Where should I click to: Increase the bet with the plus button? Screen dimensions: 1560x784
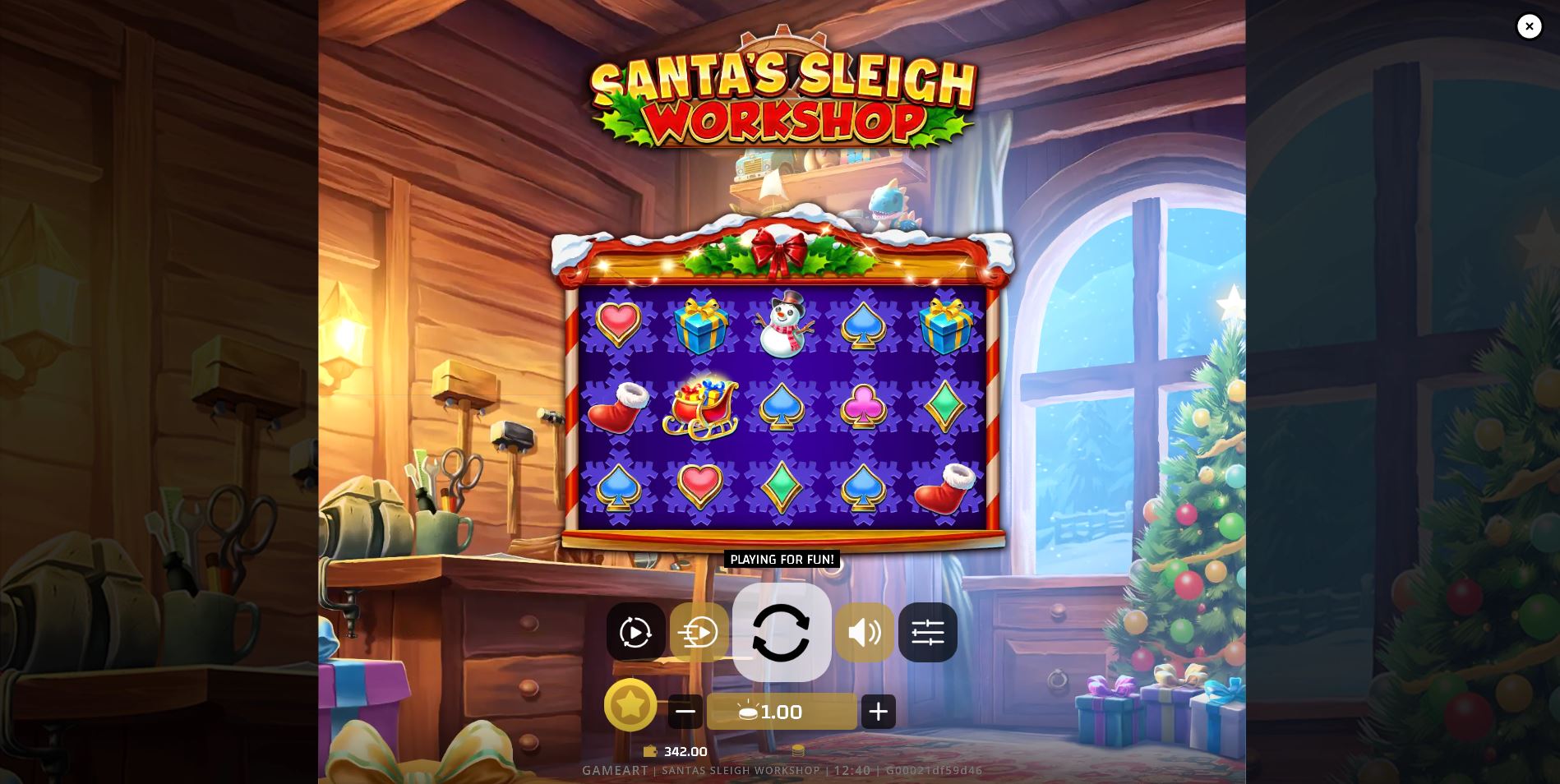(878, 712)
